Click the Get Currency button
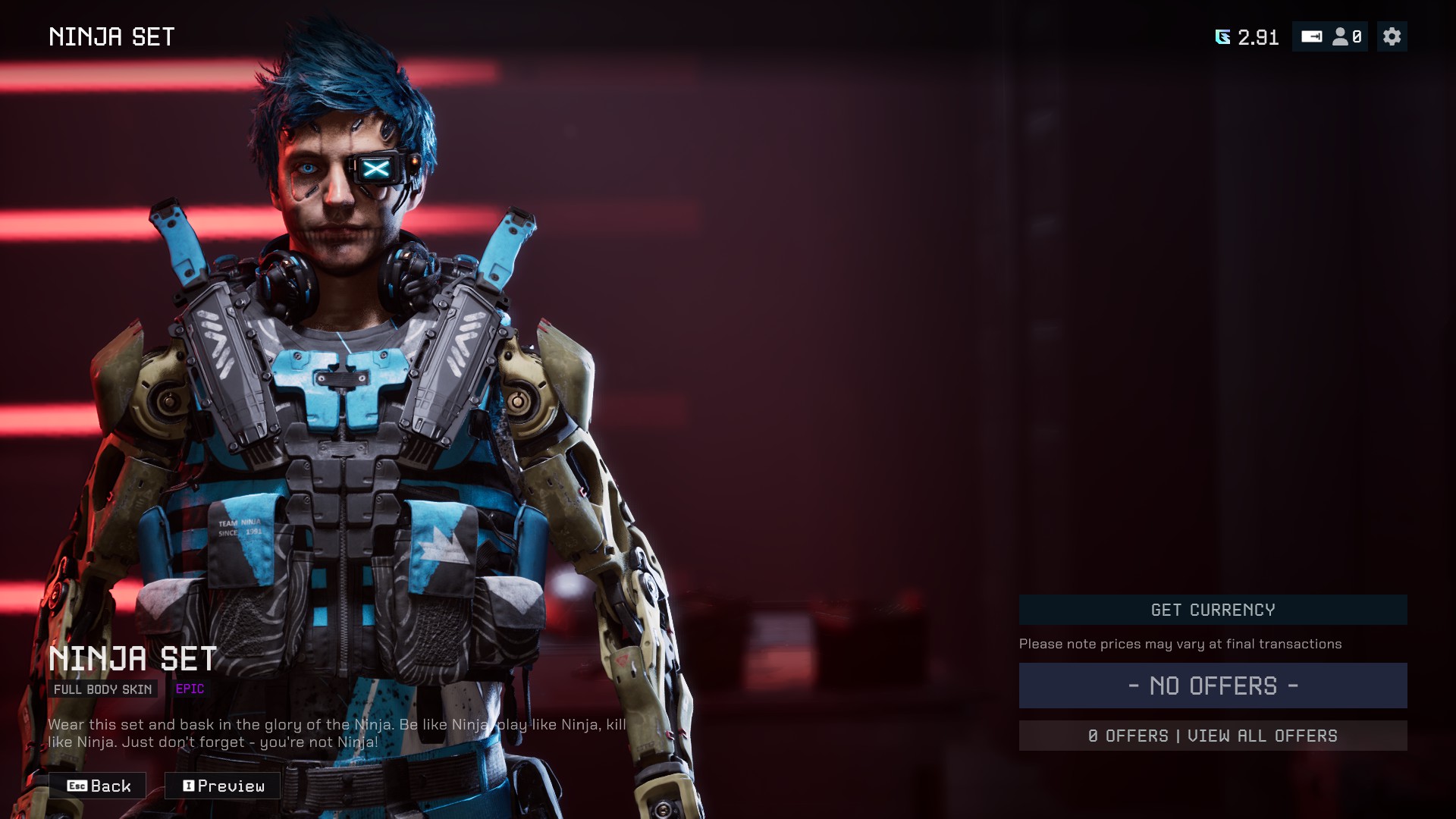The height and width of the screenshot is (819, 1456). point(1213,610)
